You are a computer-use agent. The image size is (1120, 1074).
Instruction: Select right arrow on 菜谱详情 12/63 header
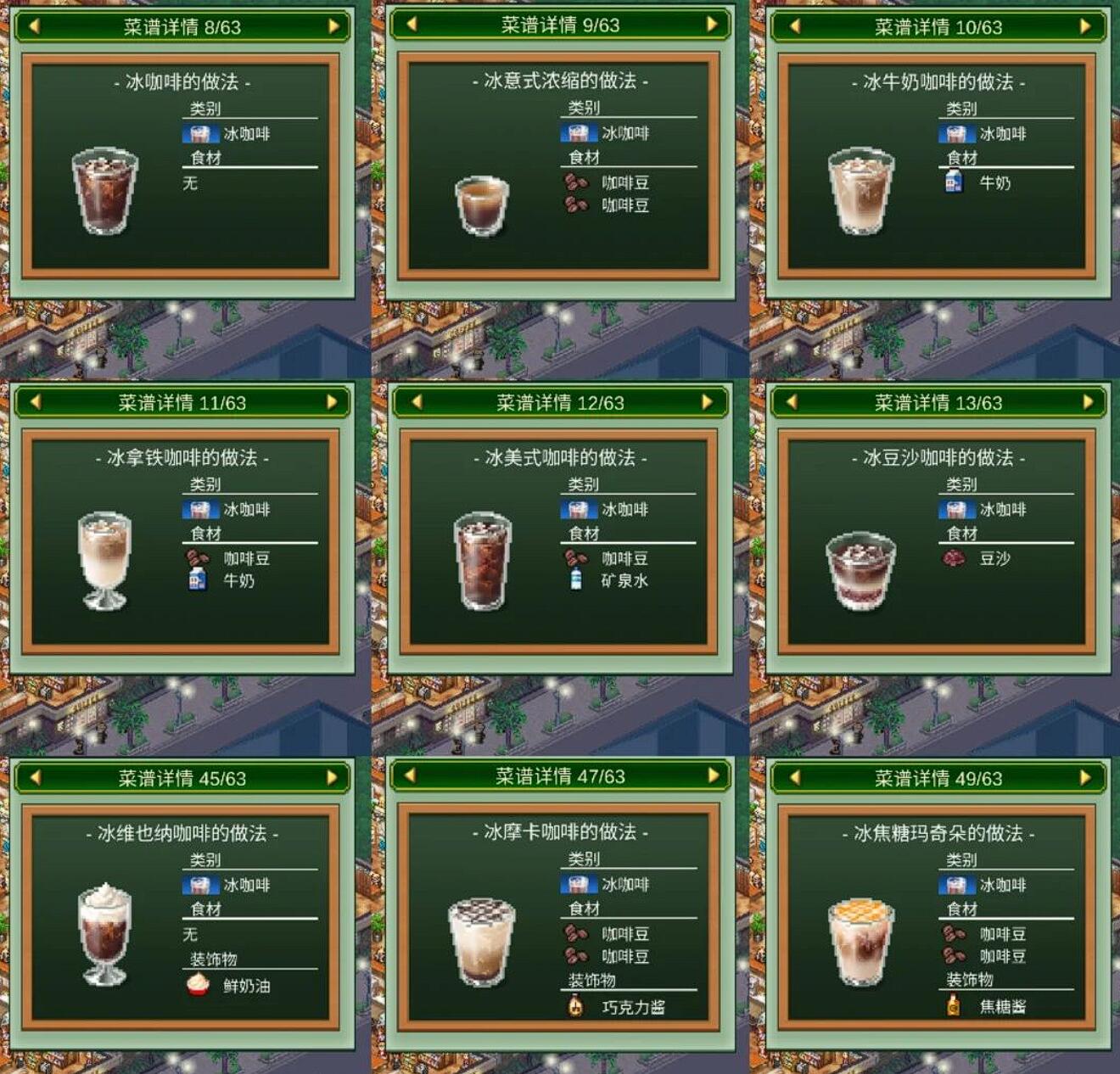click(708, 402)
